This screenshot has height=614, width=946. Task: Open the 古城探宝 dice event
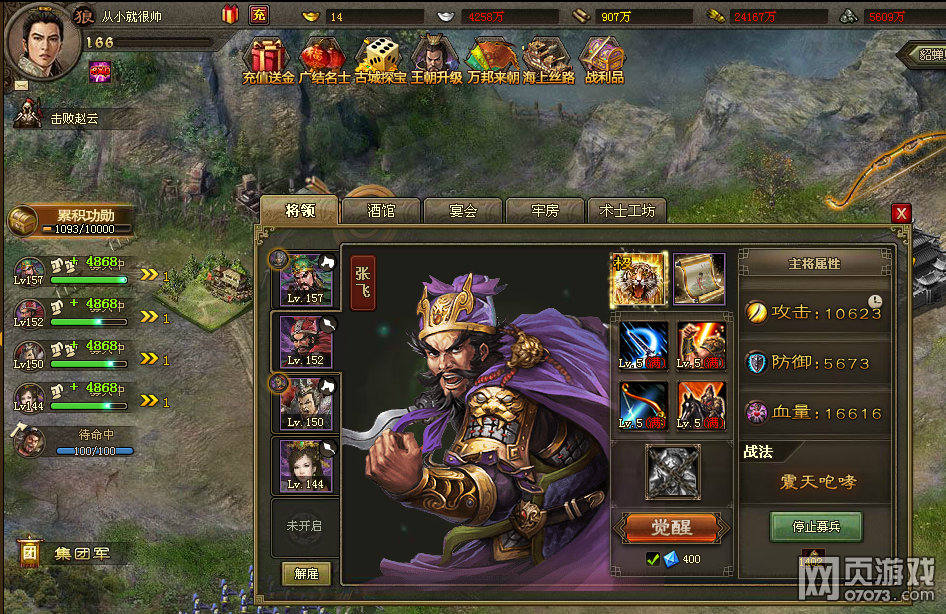pyautogui.click(x=380, y=59)
